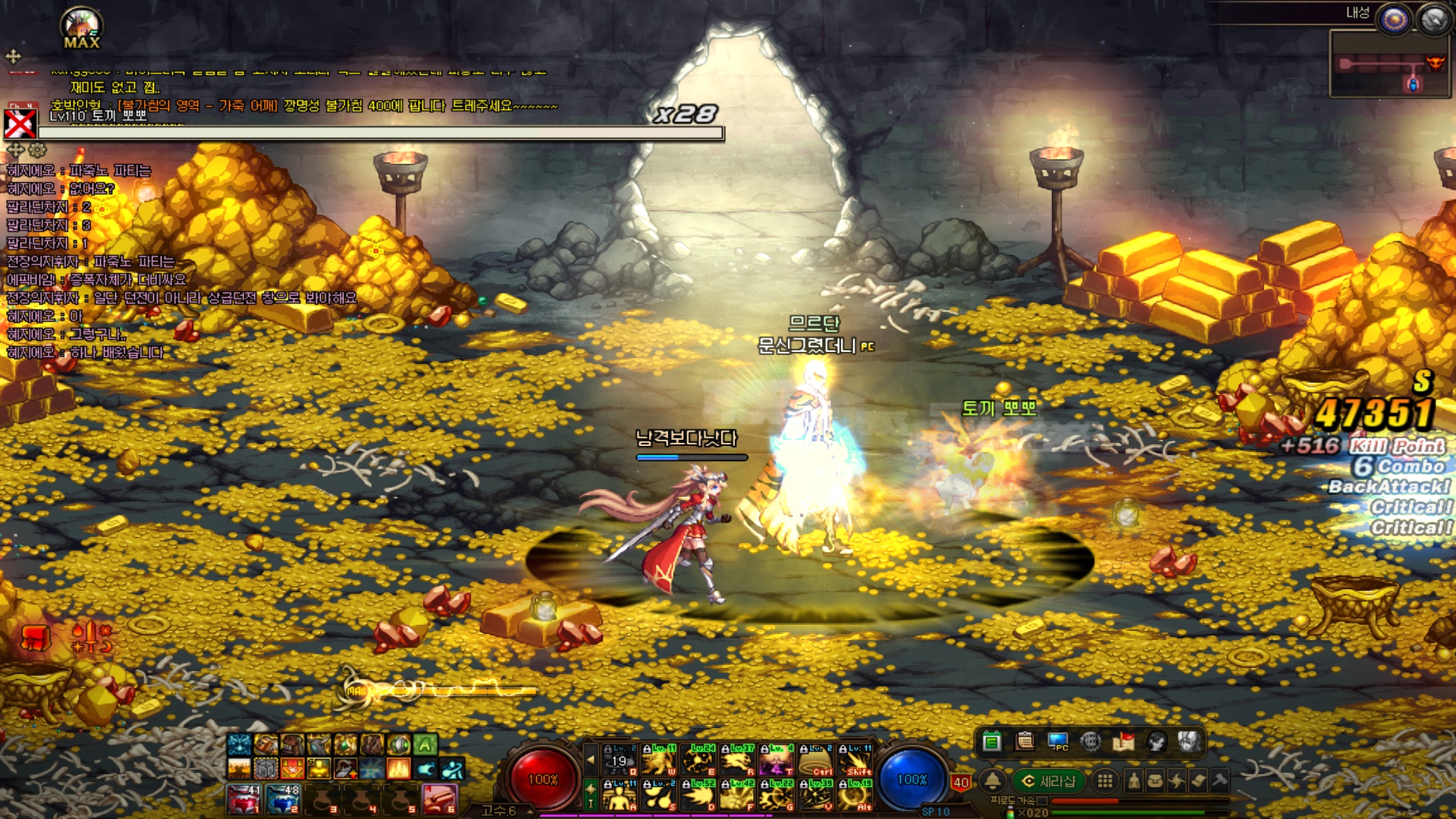This screenshot has width=1456, height=819.
Task: Use the blue MP potion in slot 2
Action: tap(283, 799)
